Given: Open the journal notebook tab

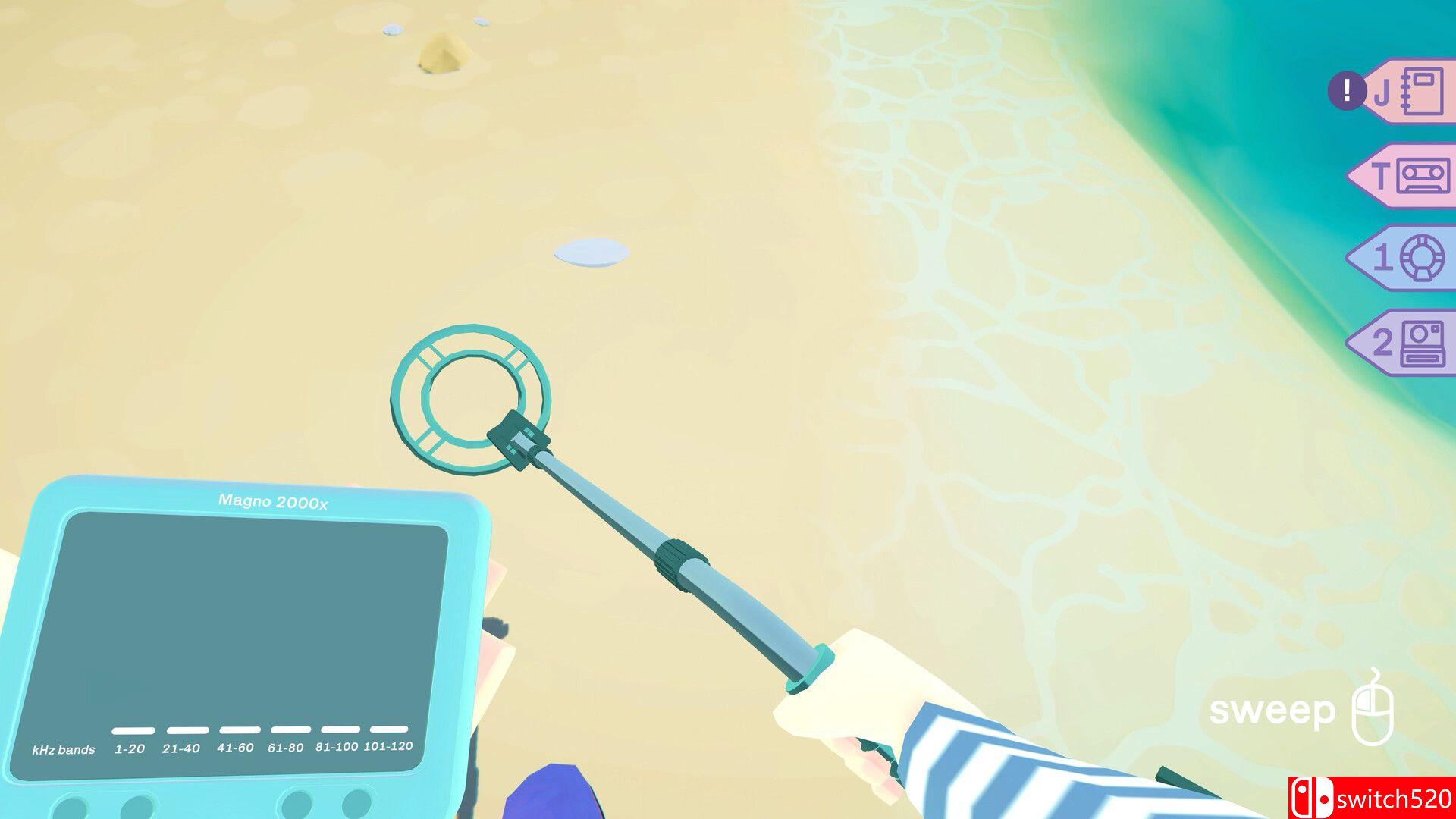Looking at the screenshot, I should (1409, 92).
